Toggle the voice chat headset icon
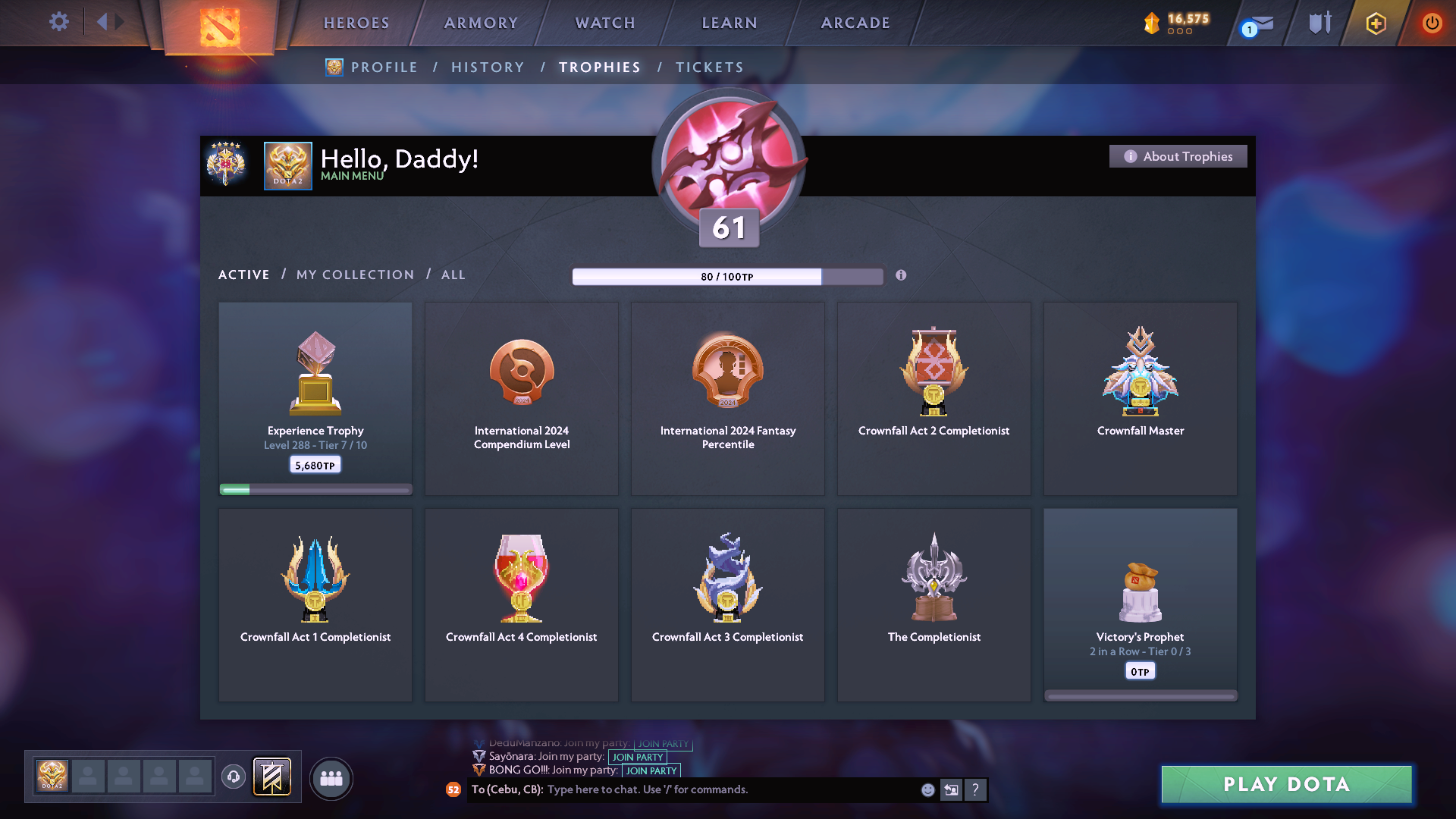This screenshot has height=819, width=1456. (233, 777)
